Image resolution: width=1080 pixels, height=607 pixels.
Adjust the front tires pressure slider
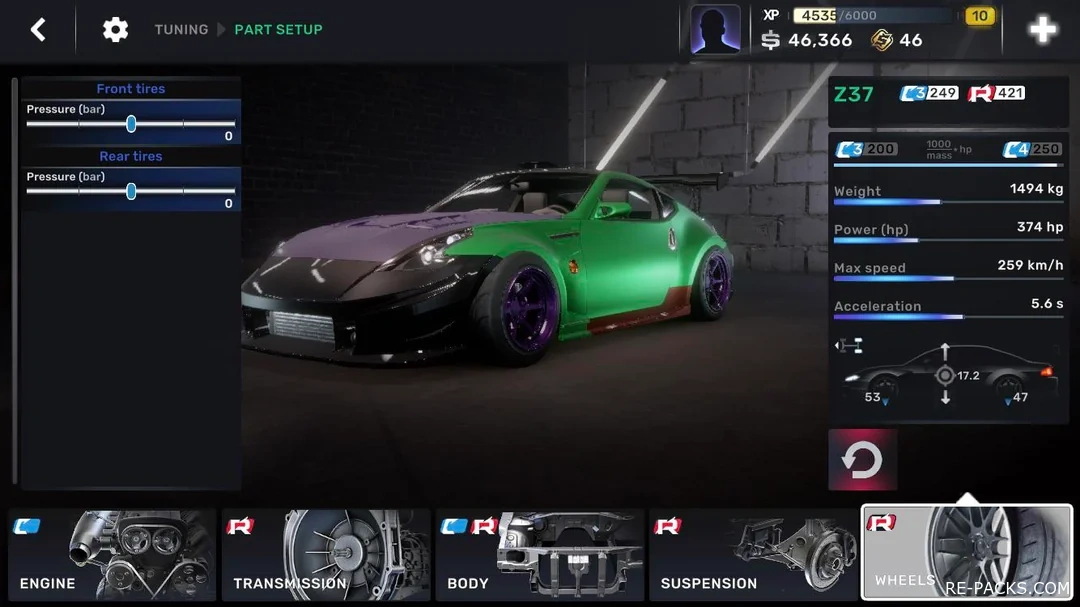[131, 124]
